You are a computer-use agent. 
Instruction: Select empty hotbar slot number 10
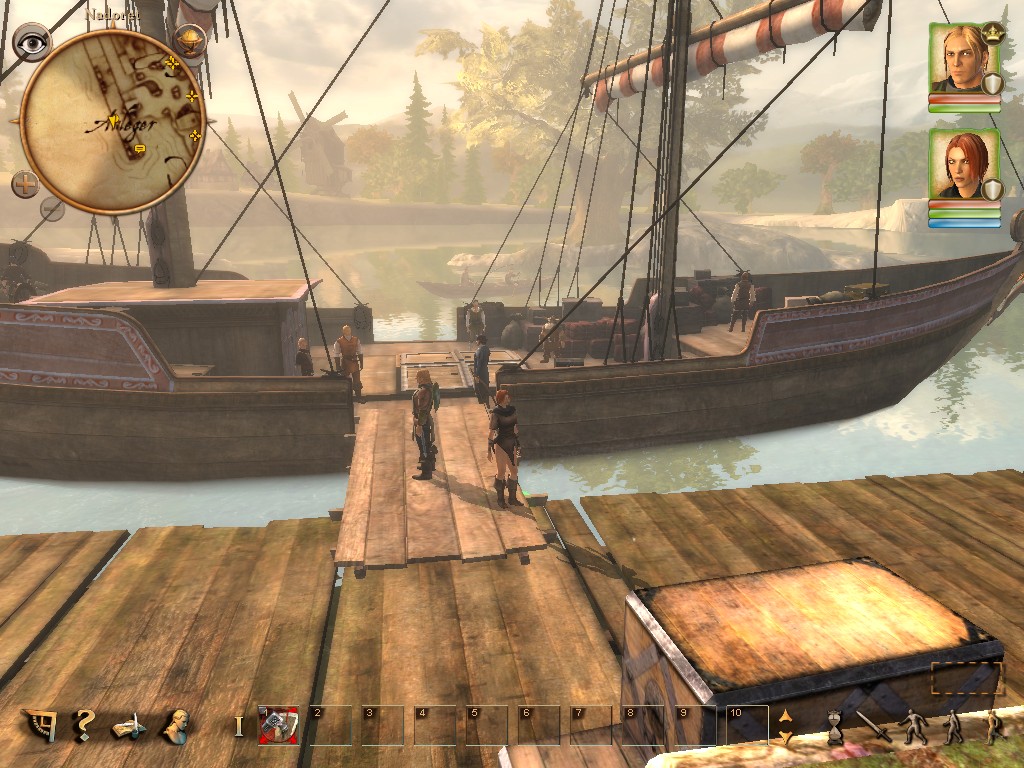[x=747, y=725]
